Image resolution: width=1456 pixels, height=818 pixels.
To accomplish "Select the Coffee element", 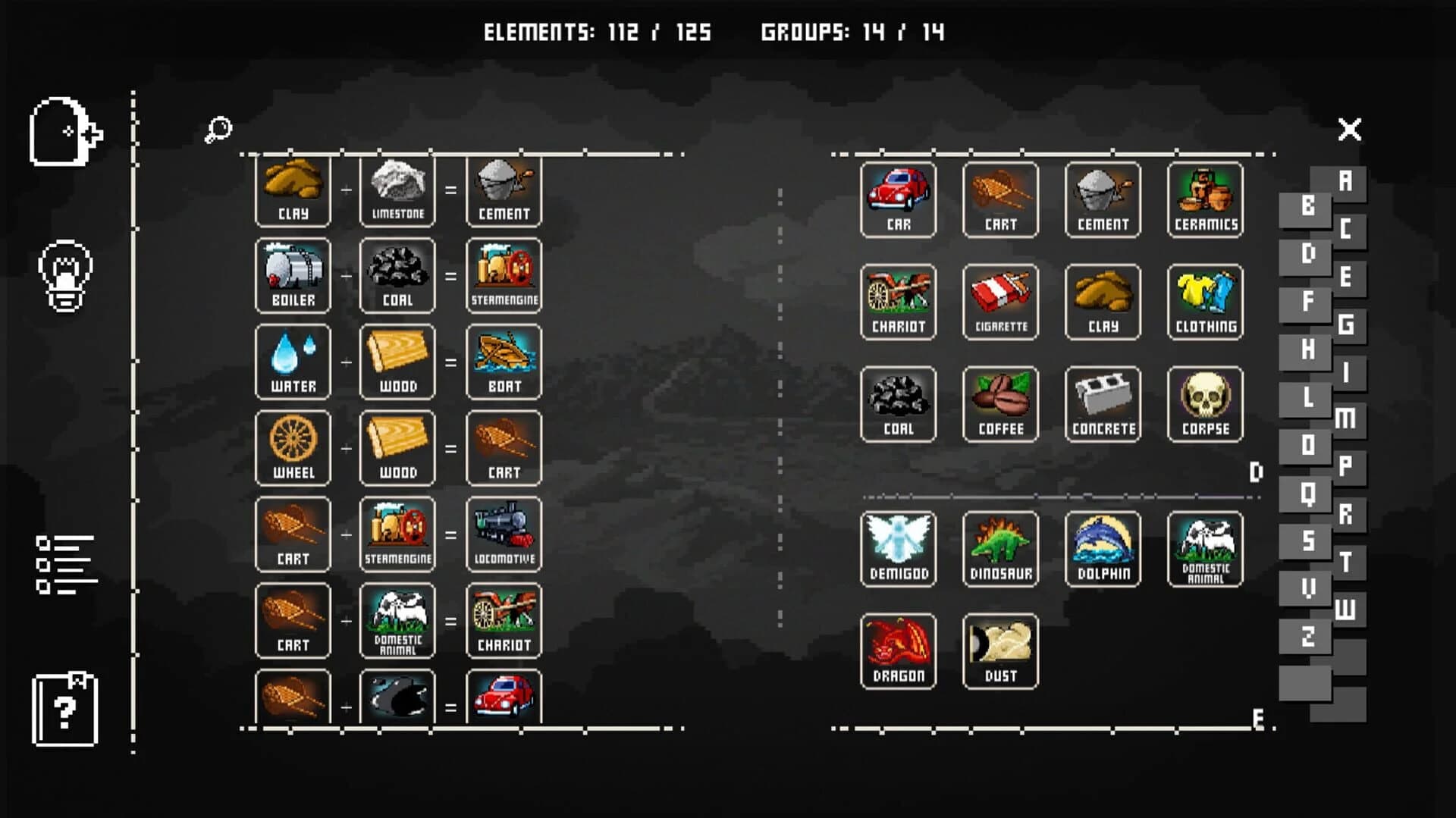I will click(x=1000, y=403).
